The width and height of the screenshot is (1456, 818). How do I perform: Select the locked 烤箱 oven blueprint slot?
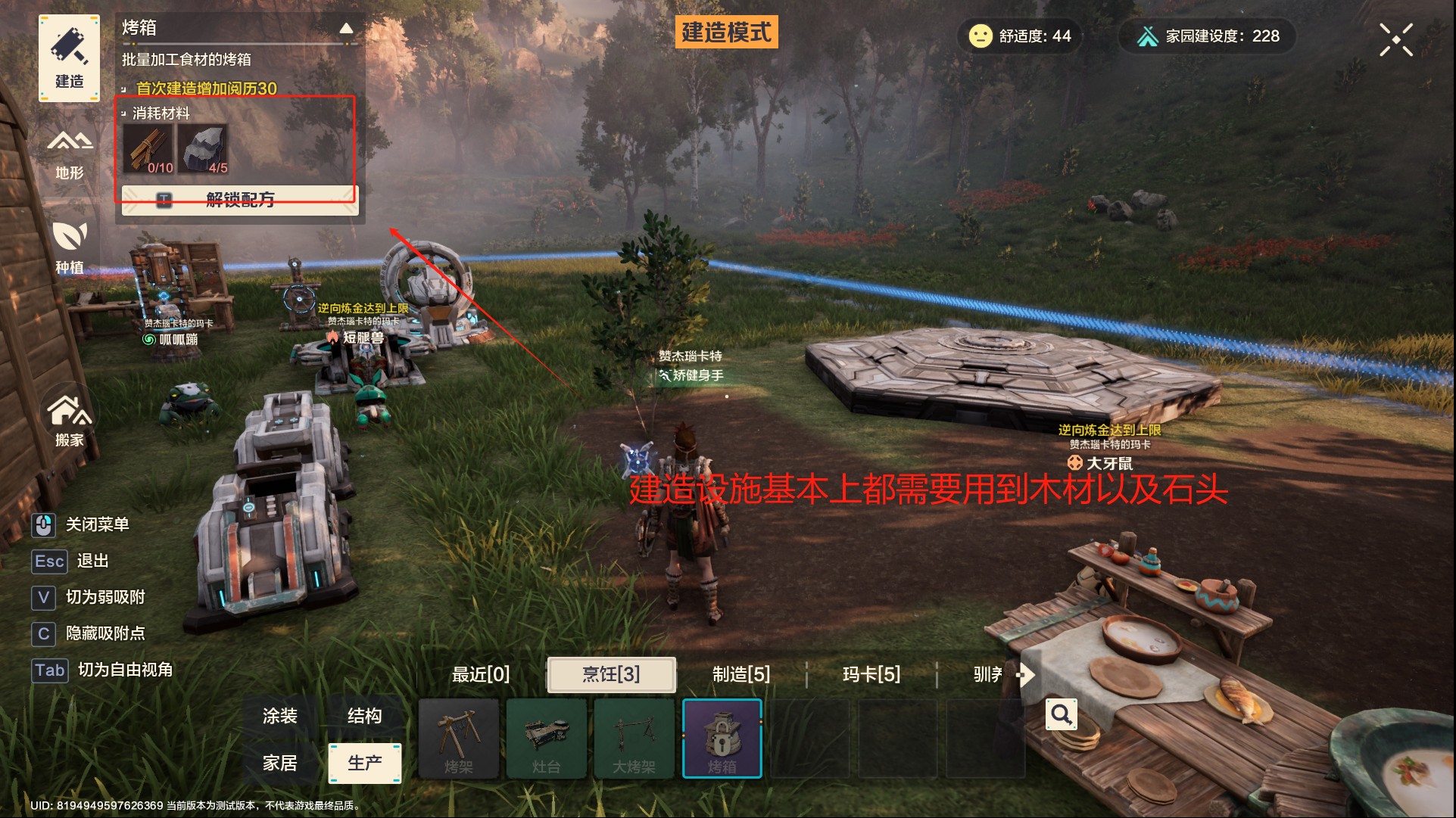(x=722, y=738)
